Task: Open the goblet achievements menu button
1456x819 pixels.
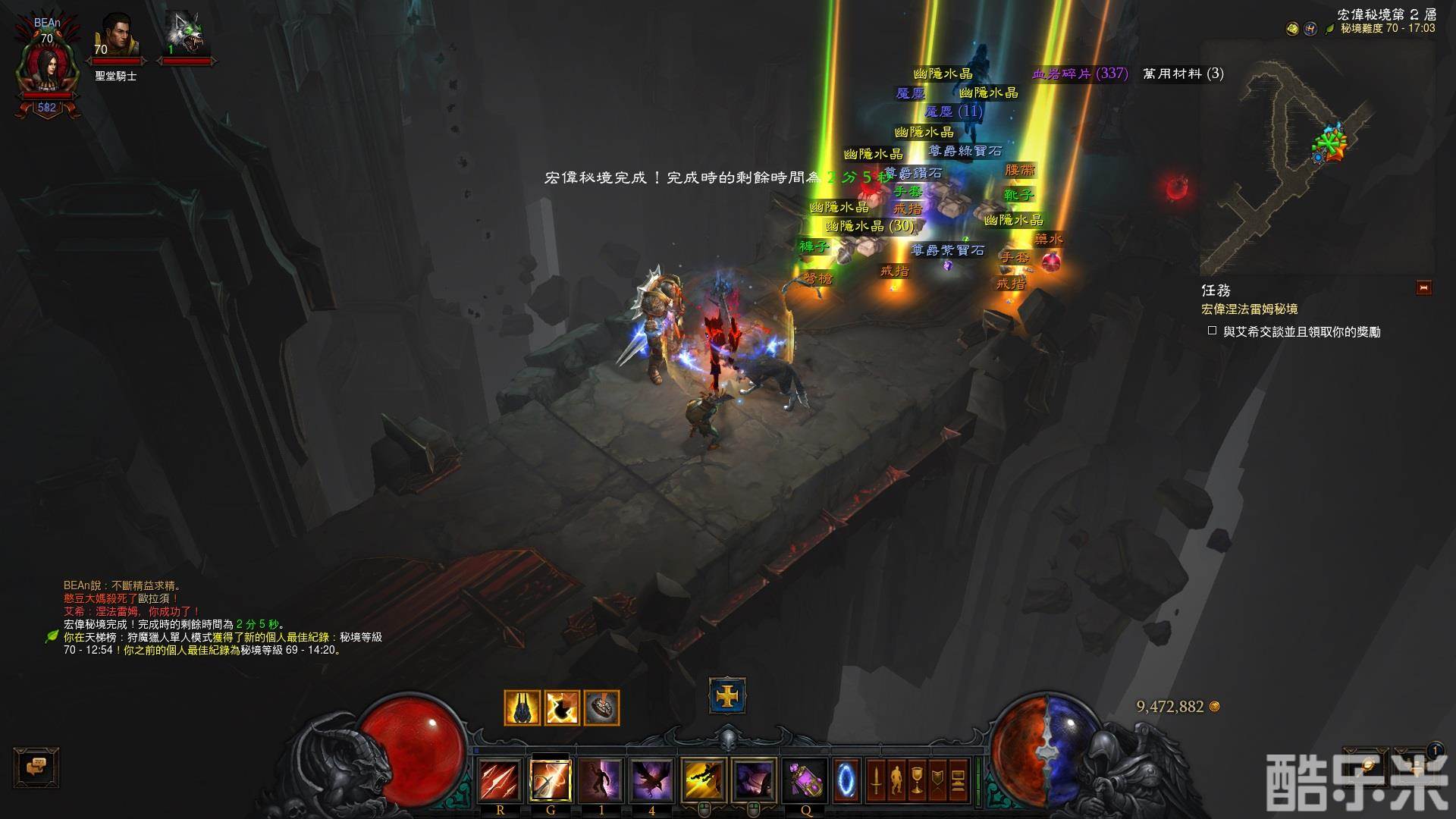Action: (917, 780)
